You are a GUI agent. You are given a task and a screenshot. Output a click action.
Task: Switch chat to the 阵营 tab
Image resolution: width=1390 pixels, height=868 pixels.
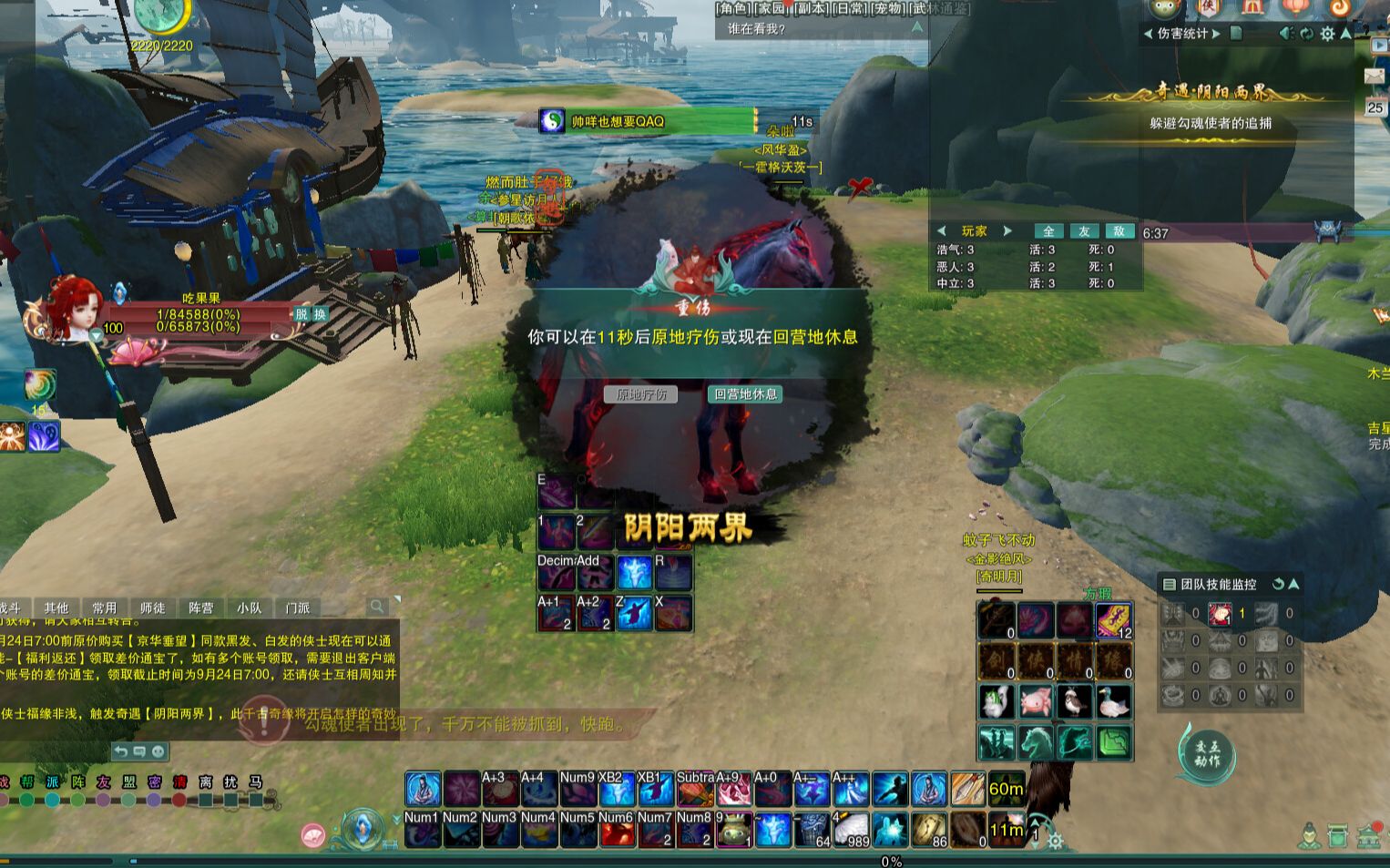click(x=200, y=608)
